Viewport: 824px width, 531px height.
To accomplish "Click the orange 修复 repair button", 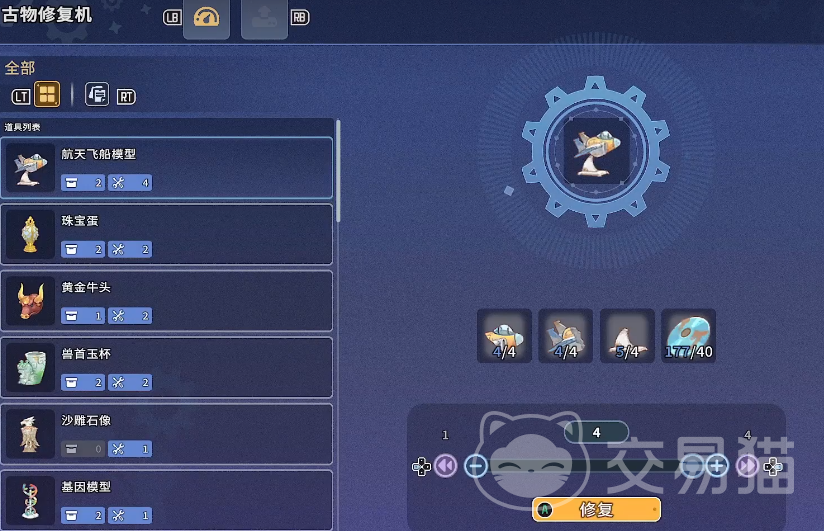I will [x=596, y=509].
